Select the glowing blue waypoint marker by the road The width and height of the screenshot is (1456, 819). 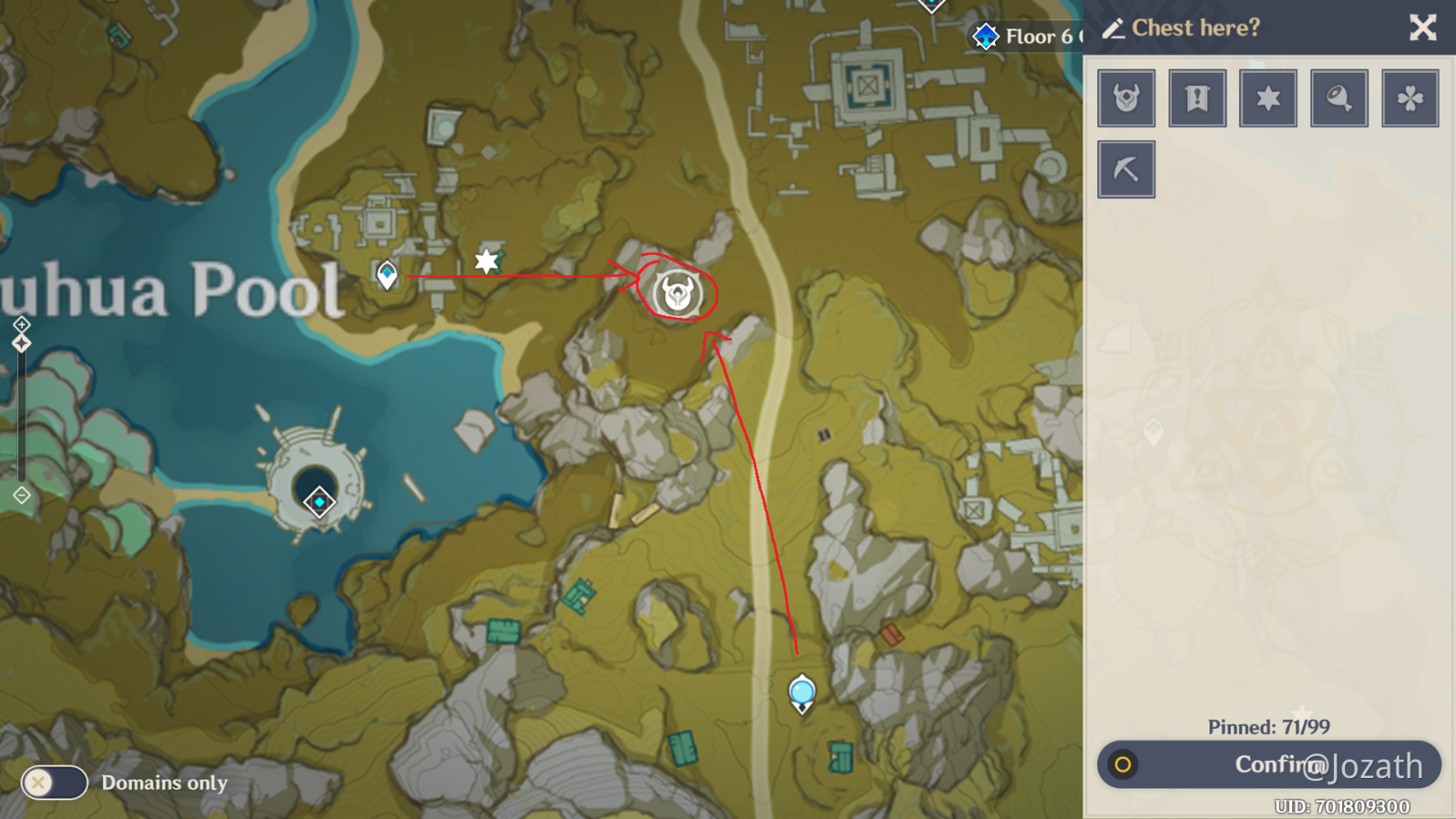click(x=802, y=694)
